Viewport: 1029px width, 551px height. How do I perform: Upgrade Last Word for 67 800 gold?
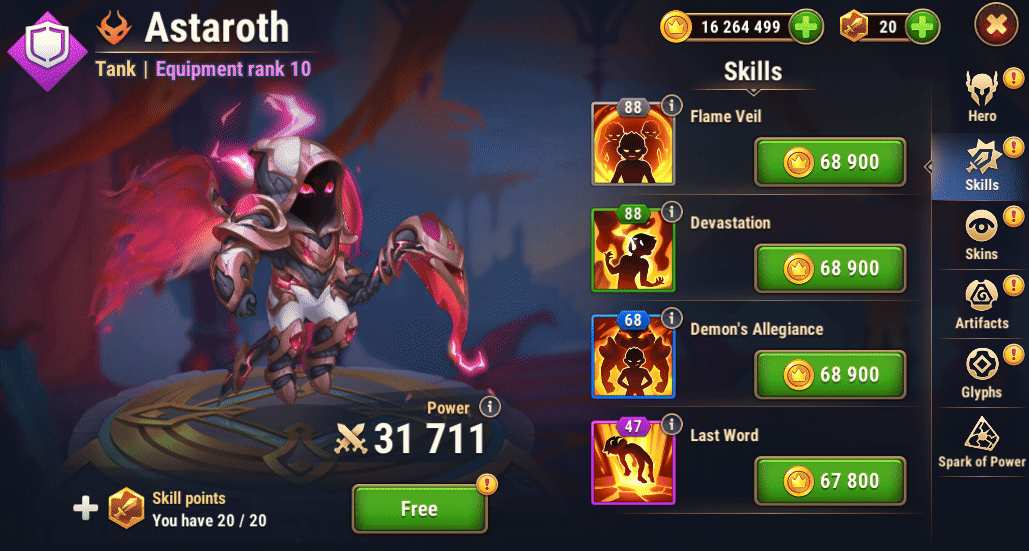tap(830, 481)
